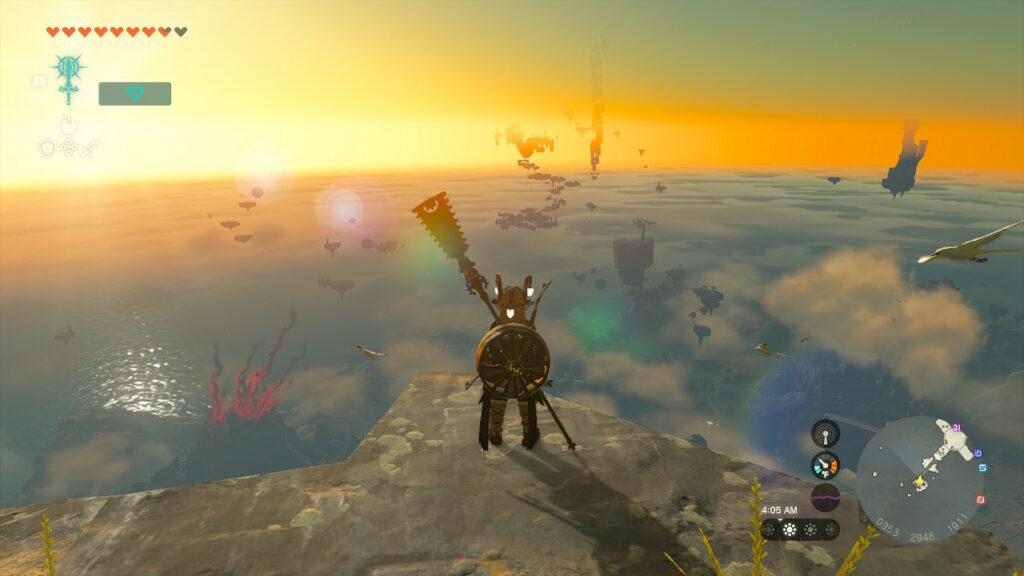Select the red stamp marker on minimap
Viewport: 1024px width, 576px height.
[x=979, y=499]
